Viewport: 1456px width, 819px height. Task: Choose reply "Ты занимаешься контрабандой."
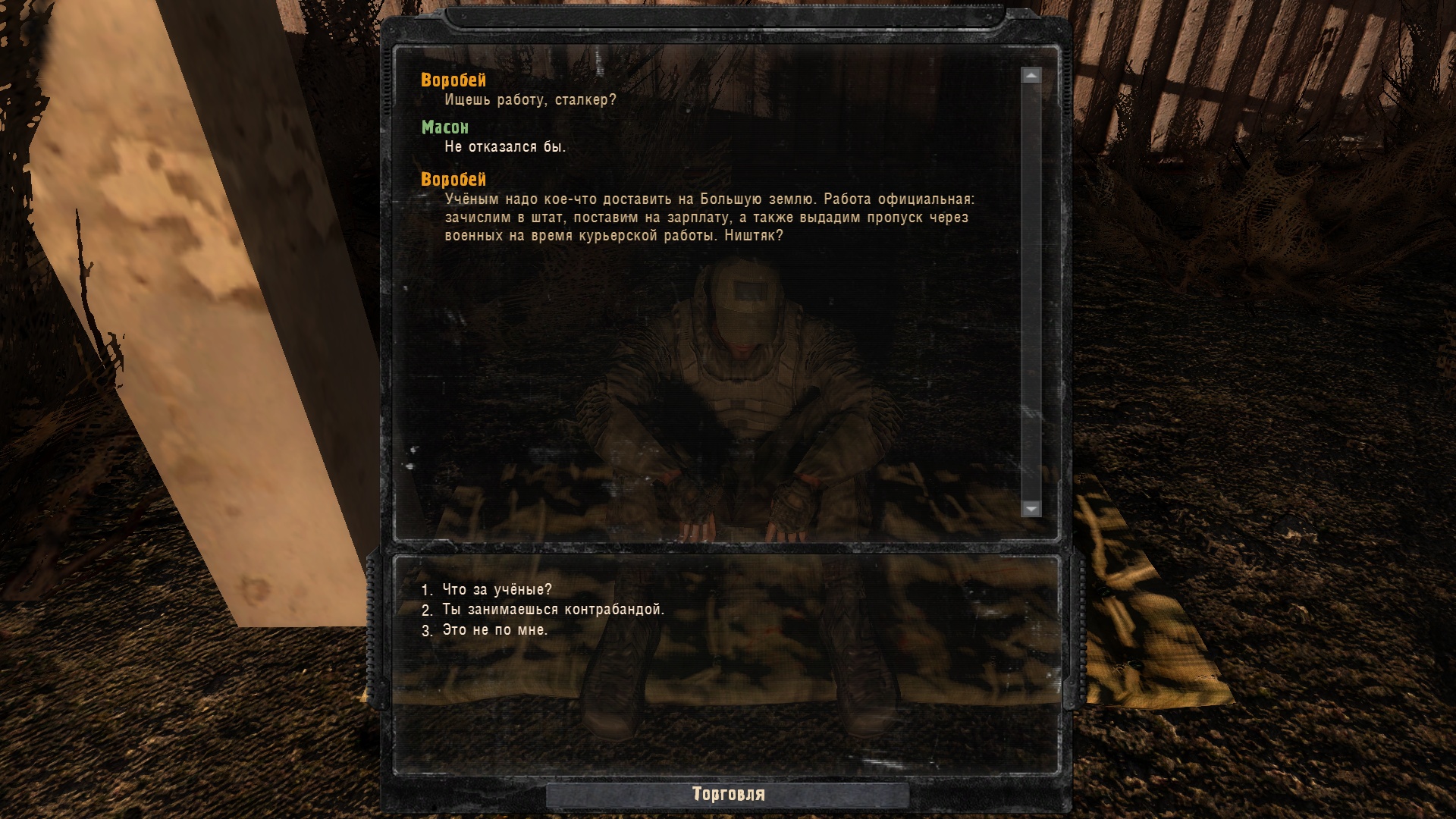[553, 610]
